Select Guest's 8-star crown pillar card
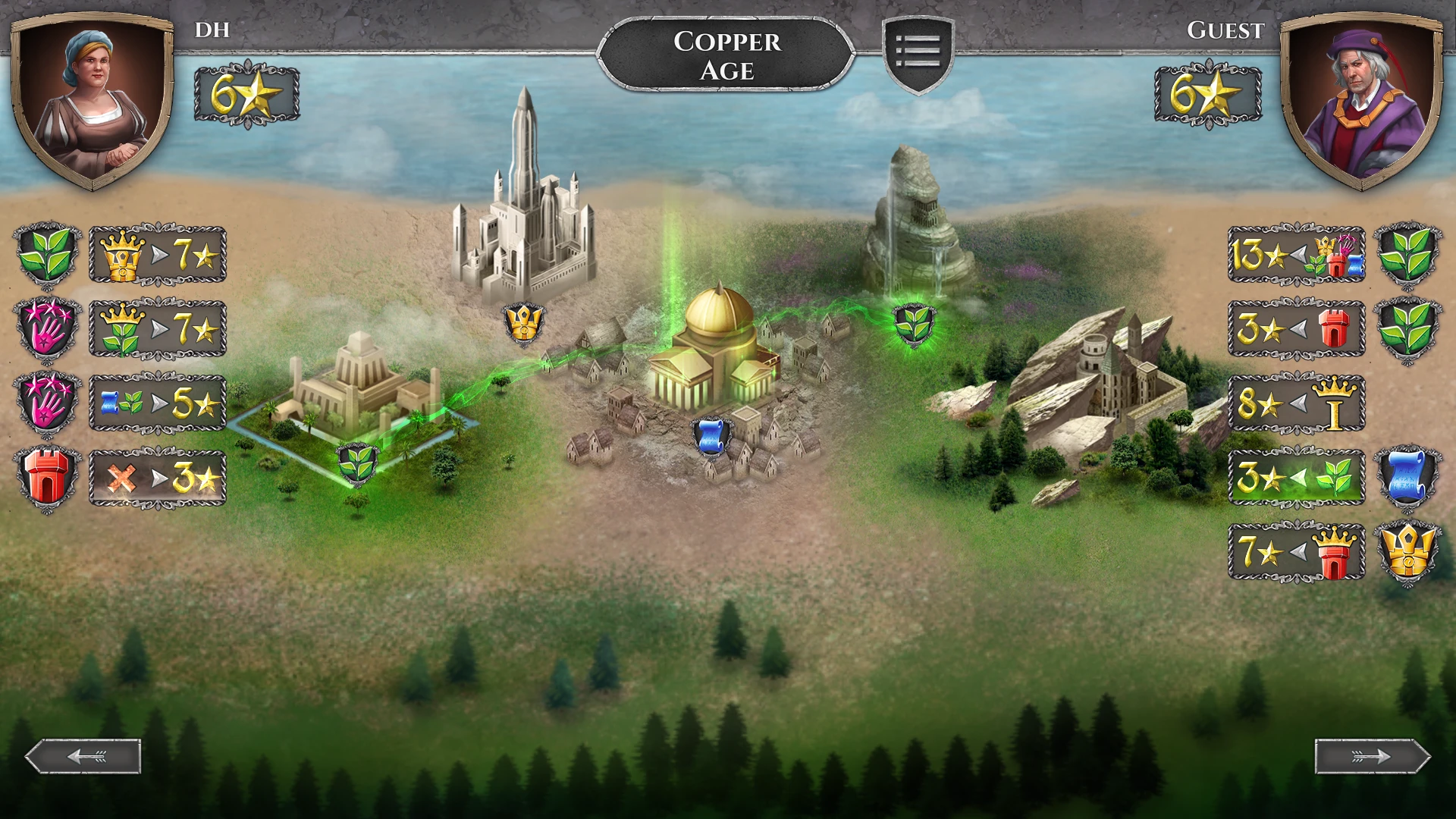Viewport: 1456px width, 819px height. pyautogui.click(x=1296, y=403)
